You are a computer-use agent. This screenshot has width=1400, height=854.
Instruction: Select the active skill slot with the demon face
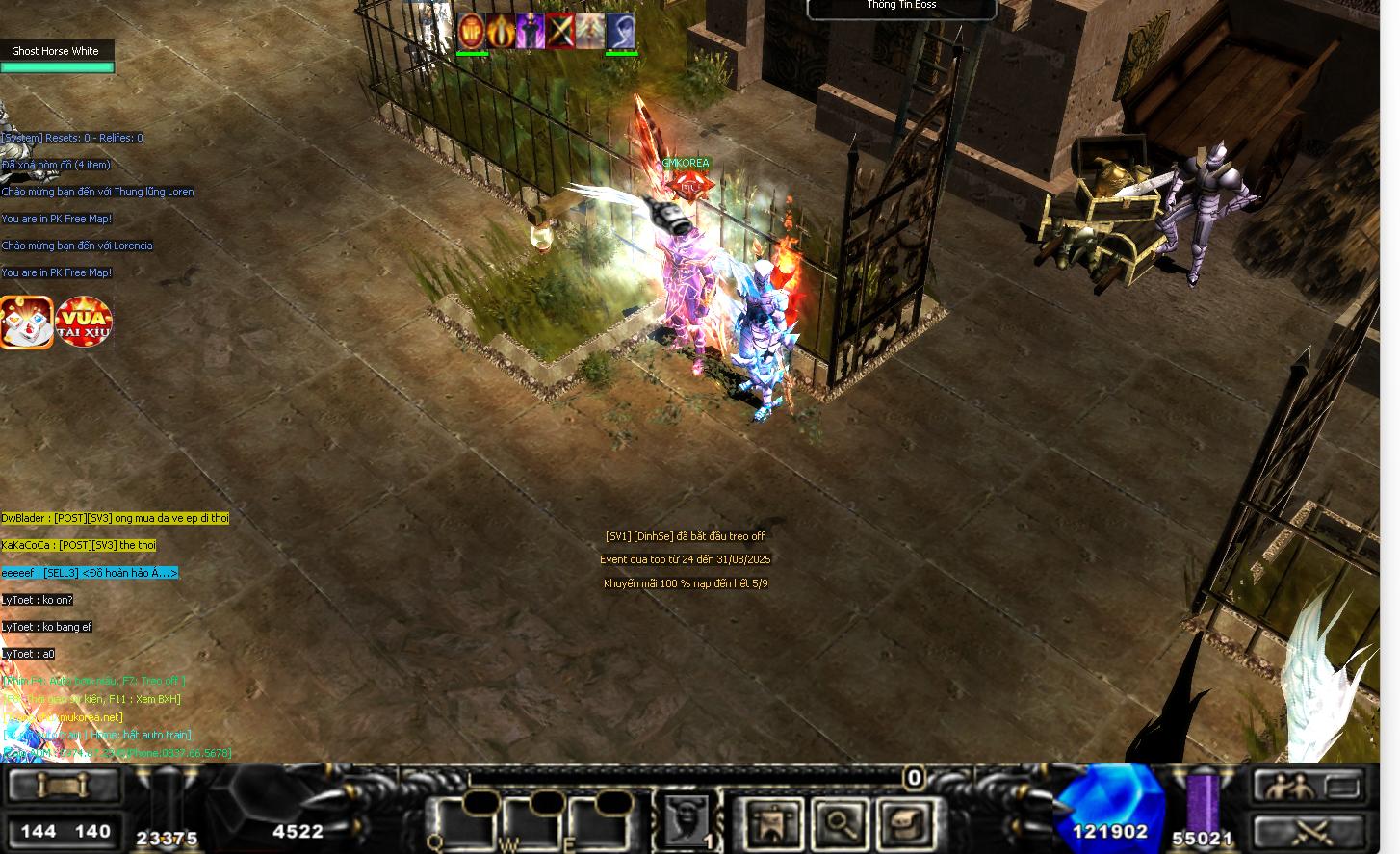click(687, 821)
